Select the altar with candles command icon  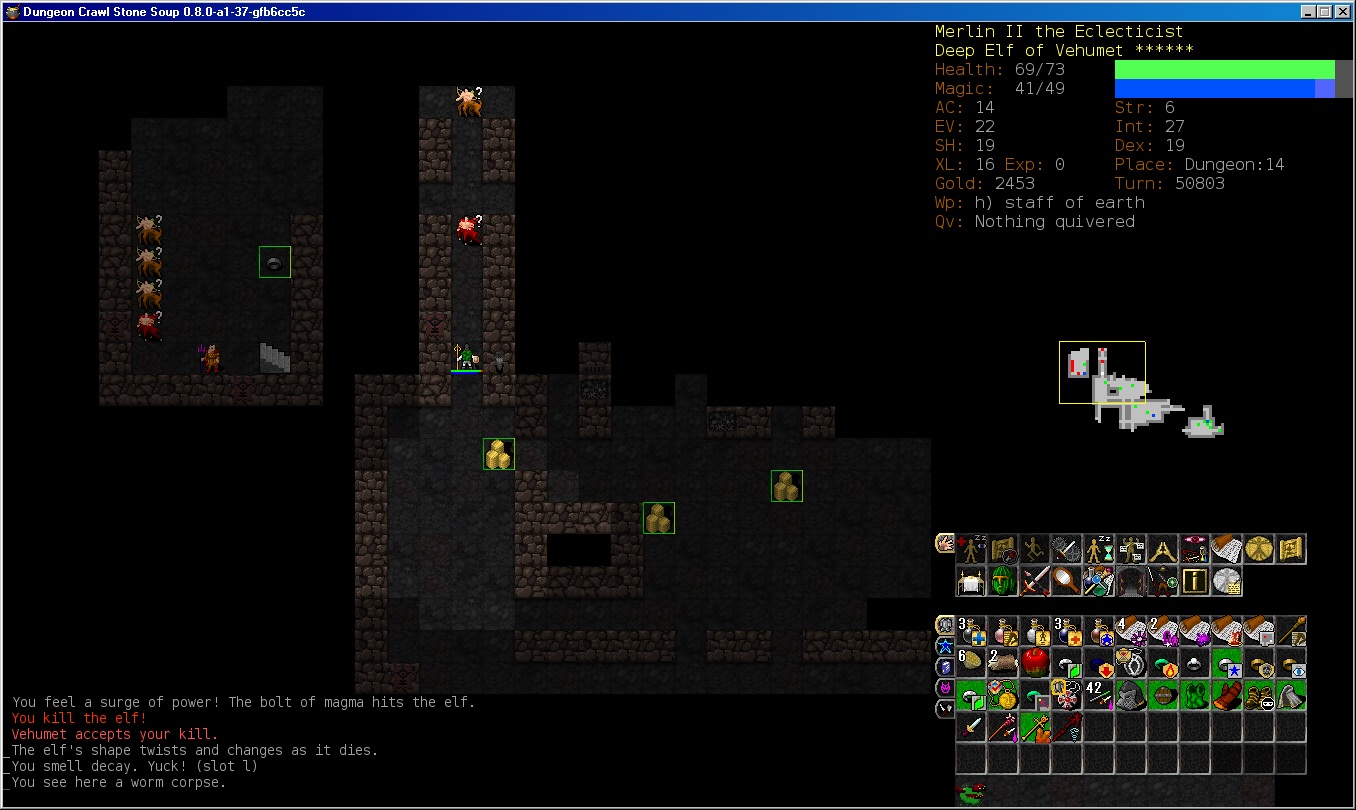click(971, 581)
